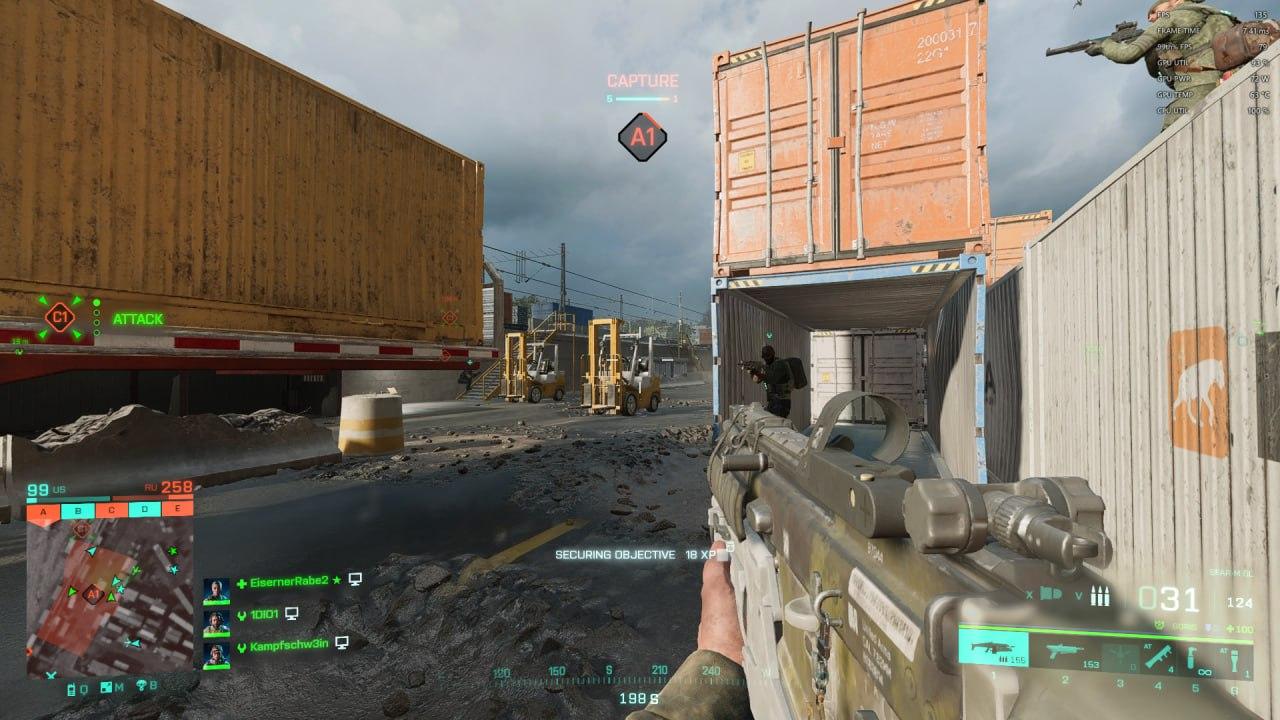This screenshot has width=1280, height=720.
Task: Click the ammo type magazine icon
Action: (x=1051, y=595)
